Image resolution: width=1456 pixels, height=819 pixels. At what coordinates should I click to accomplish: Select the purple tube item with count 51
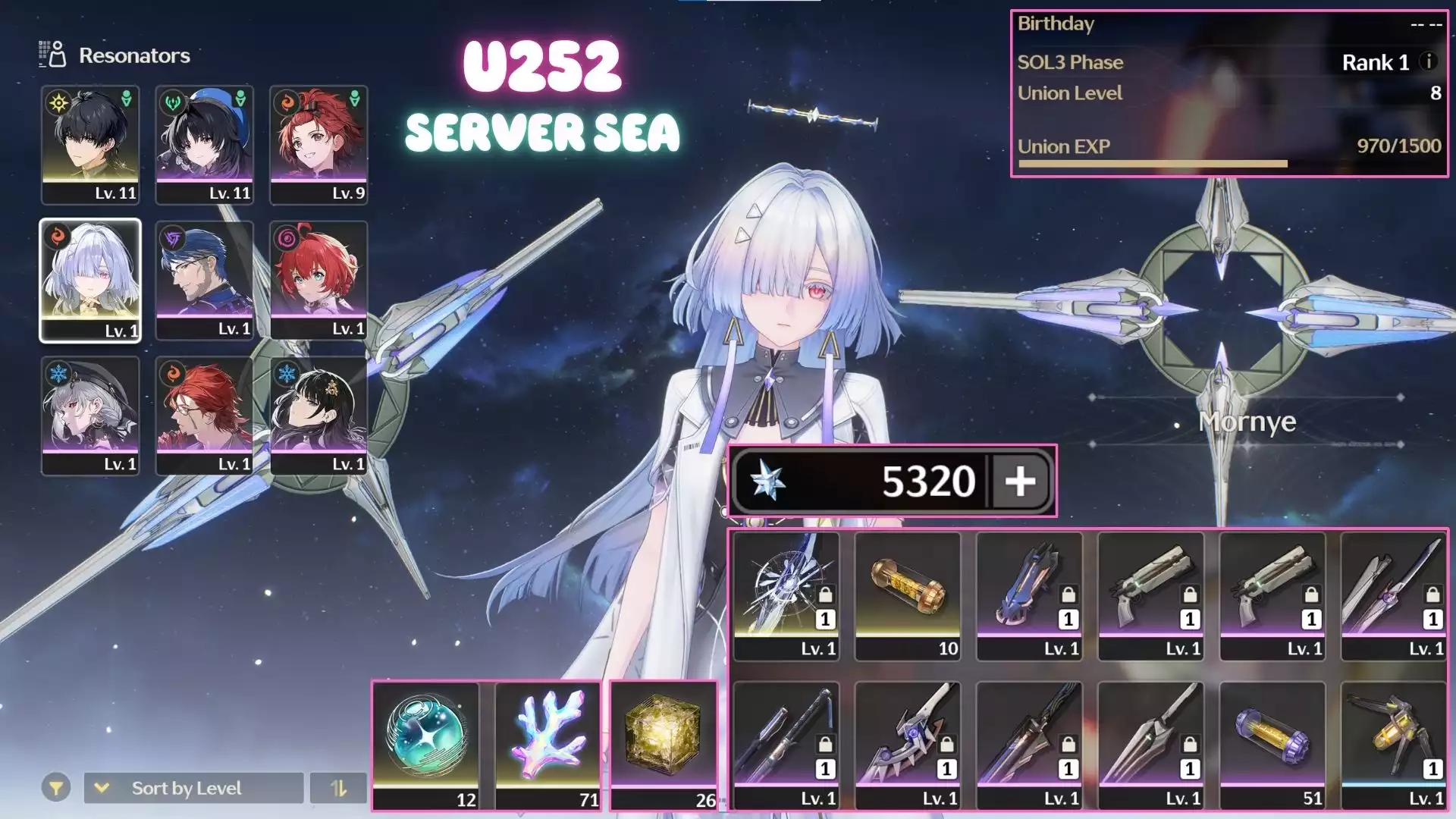pos(1272,745)
